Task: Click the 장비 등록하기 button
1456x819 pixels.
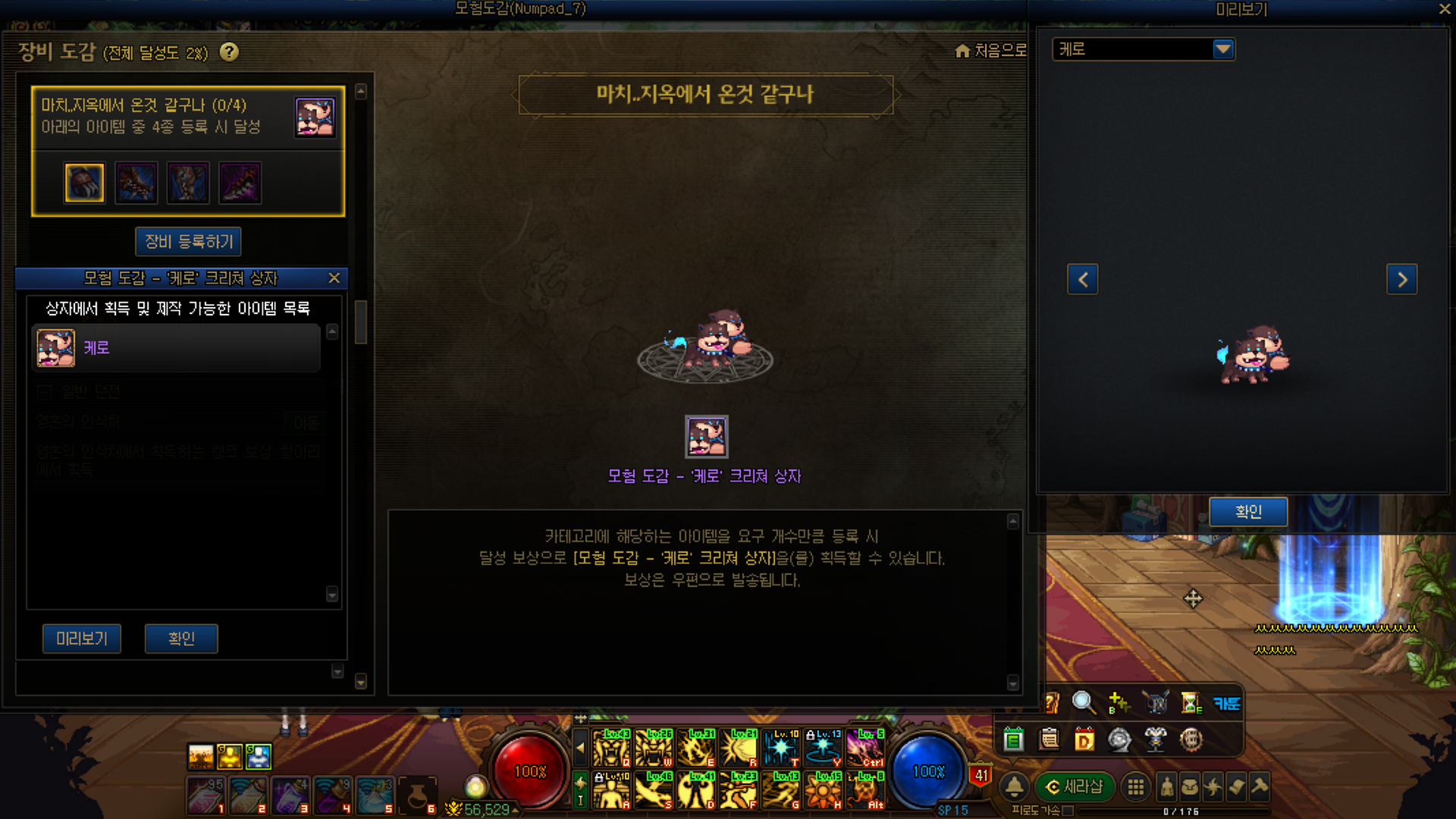Action: pos(188,242)
